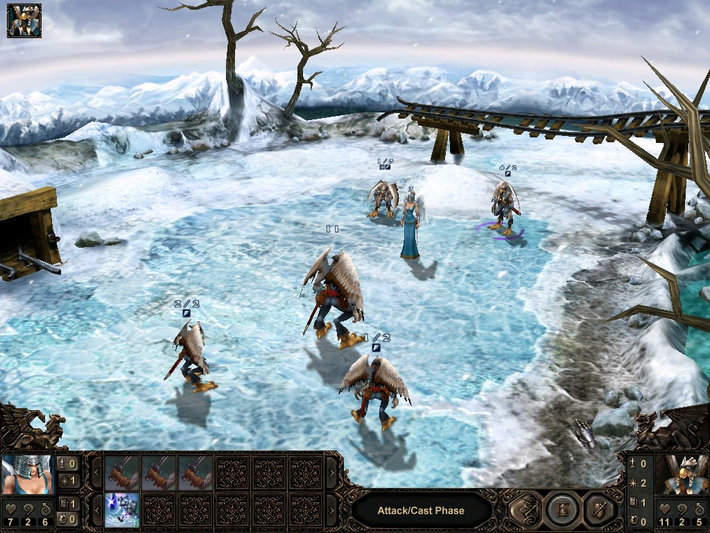
Task: Click the helmeted heroine portrait
Action: (27, 476)
